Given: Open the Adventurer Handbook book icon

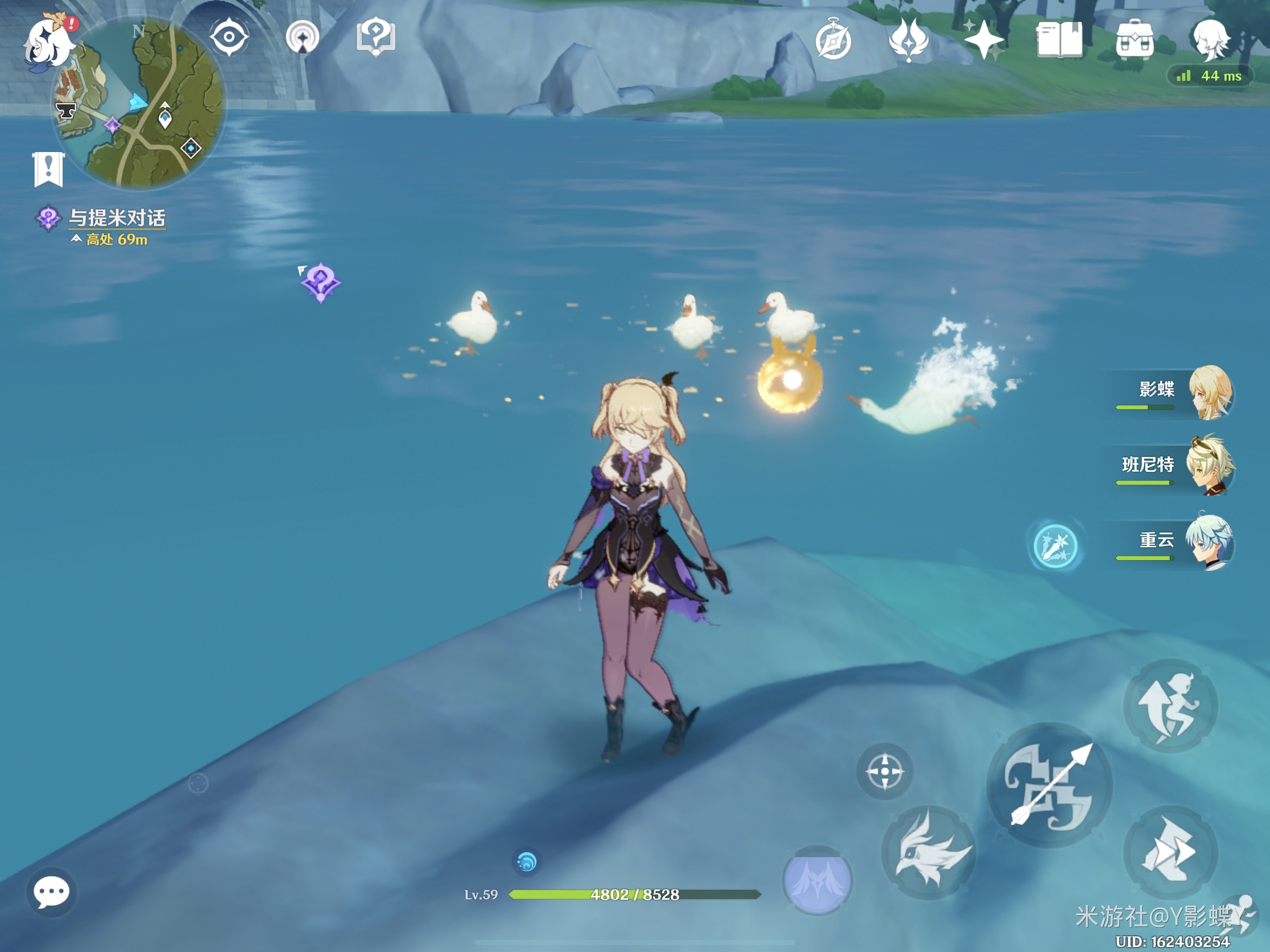Looking at the screenshot, I should (x=1059, y=40).
